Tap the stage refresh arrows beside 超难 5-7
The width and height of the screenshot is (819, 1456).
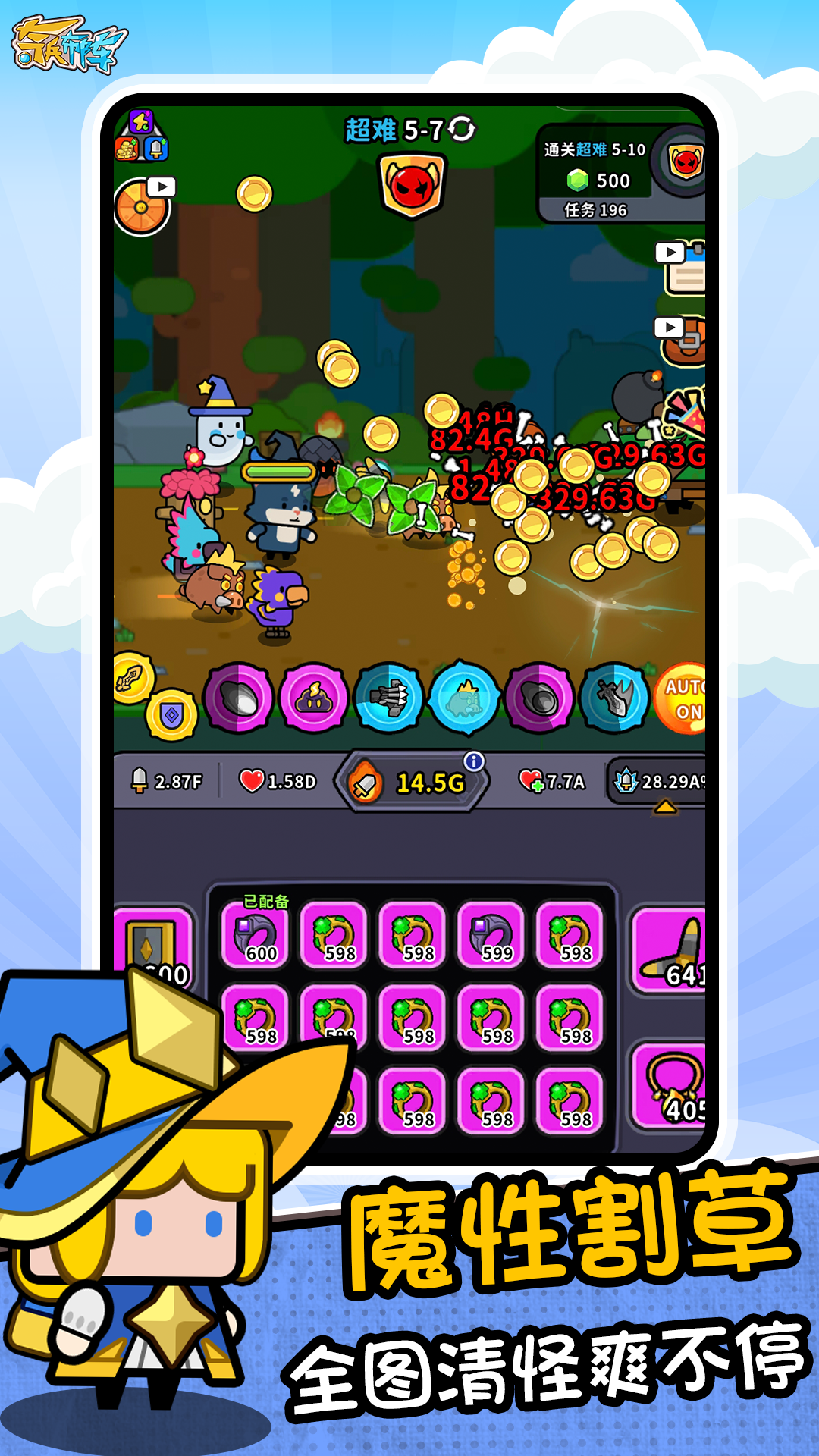pos(461,129)
